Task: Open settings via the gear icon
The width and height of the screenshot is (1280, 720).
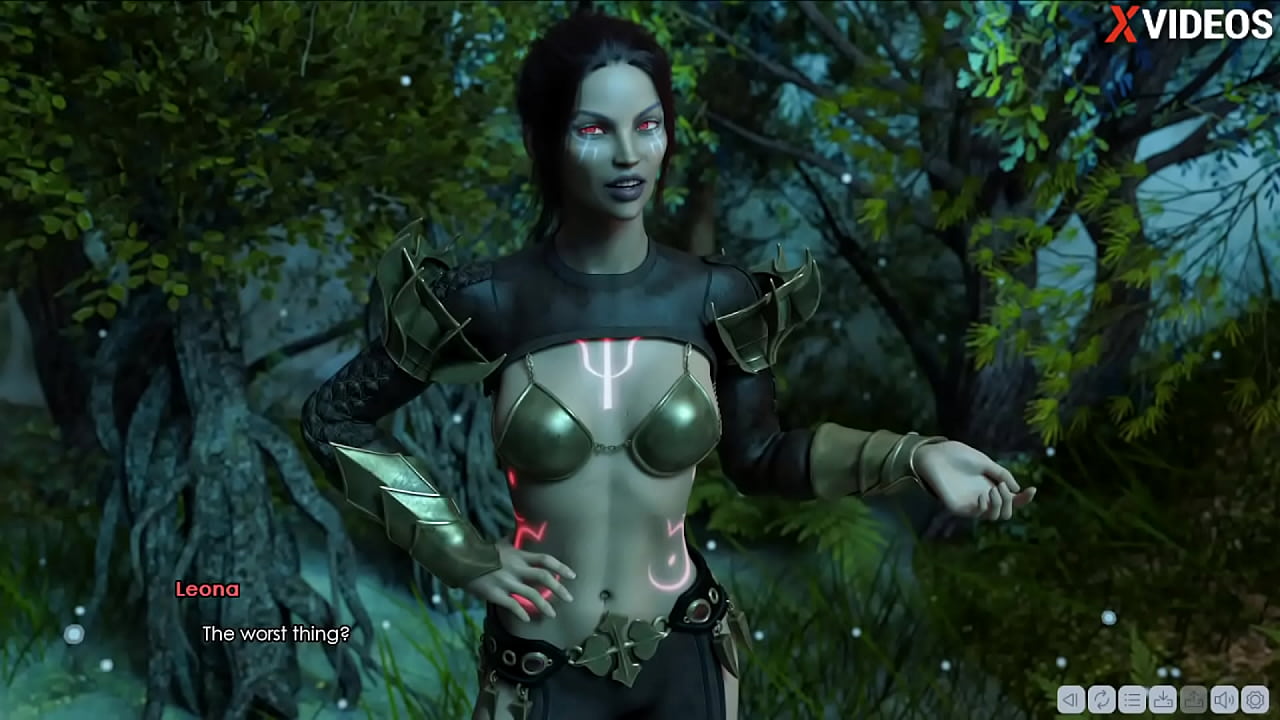Action: (1254, 699)
